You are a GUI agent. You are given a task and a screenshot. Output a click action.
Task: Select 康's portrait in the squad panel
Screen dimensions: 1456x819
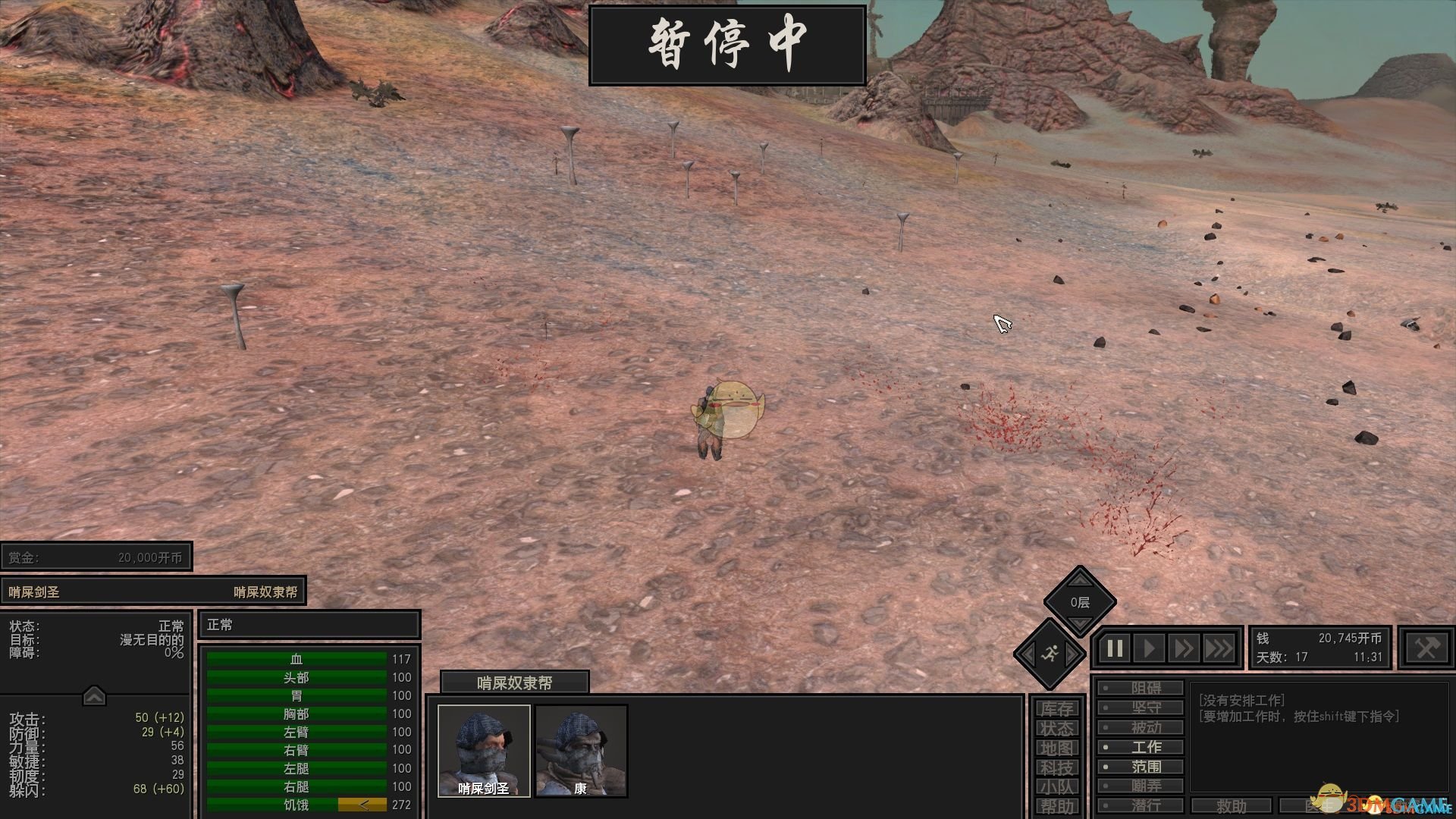(x=581, y=749)
